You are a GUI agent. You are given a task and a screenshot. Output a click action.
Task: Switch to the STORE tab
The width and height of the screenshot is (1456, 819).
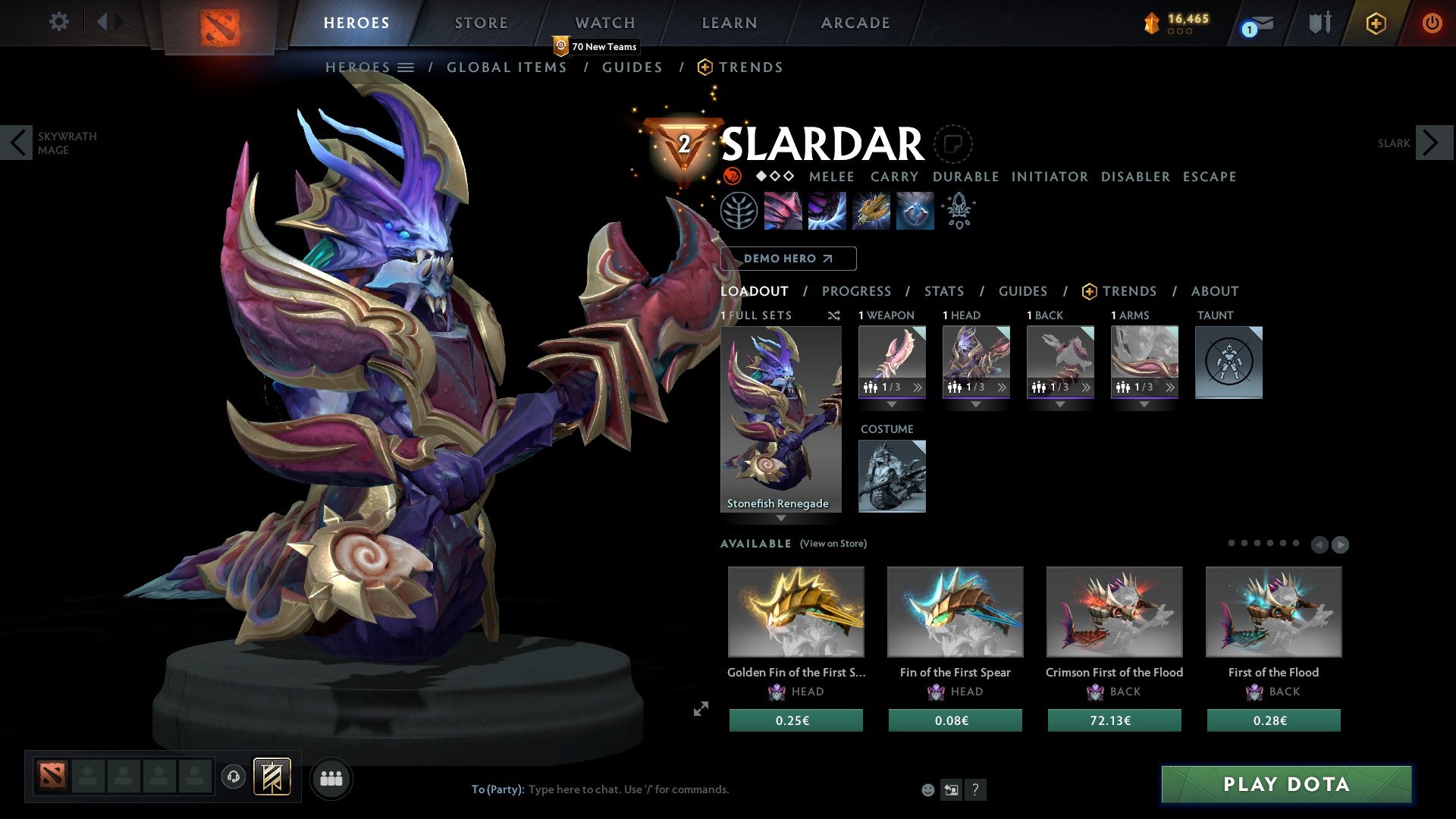[x=481, y=22]
